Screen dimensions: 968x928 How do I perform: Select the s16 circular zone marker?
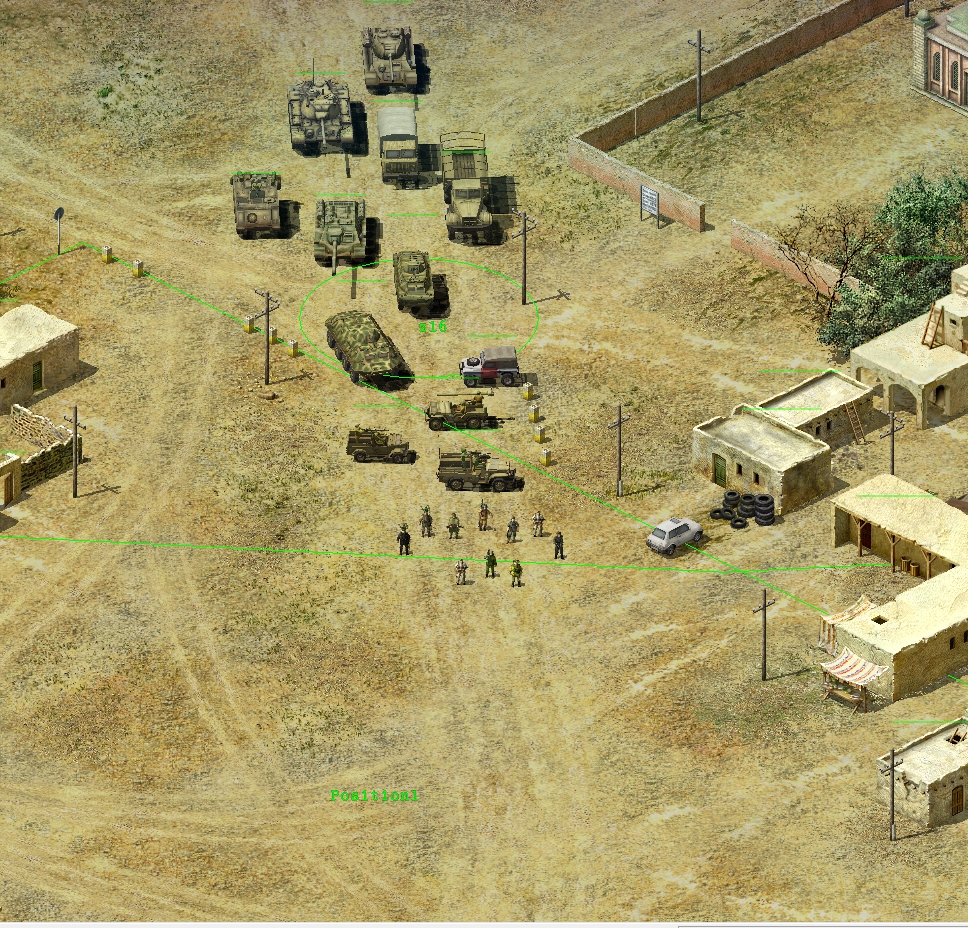tap(433, 327)
